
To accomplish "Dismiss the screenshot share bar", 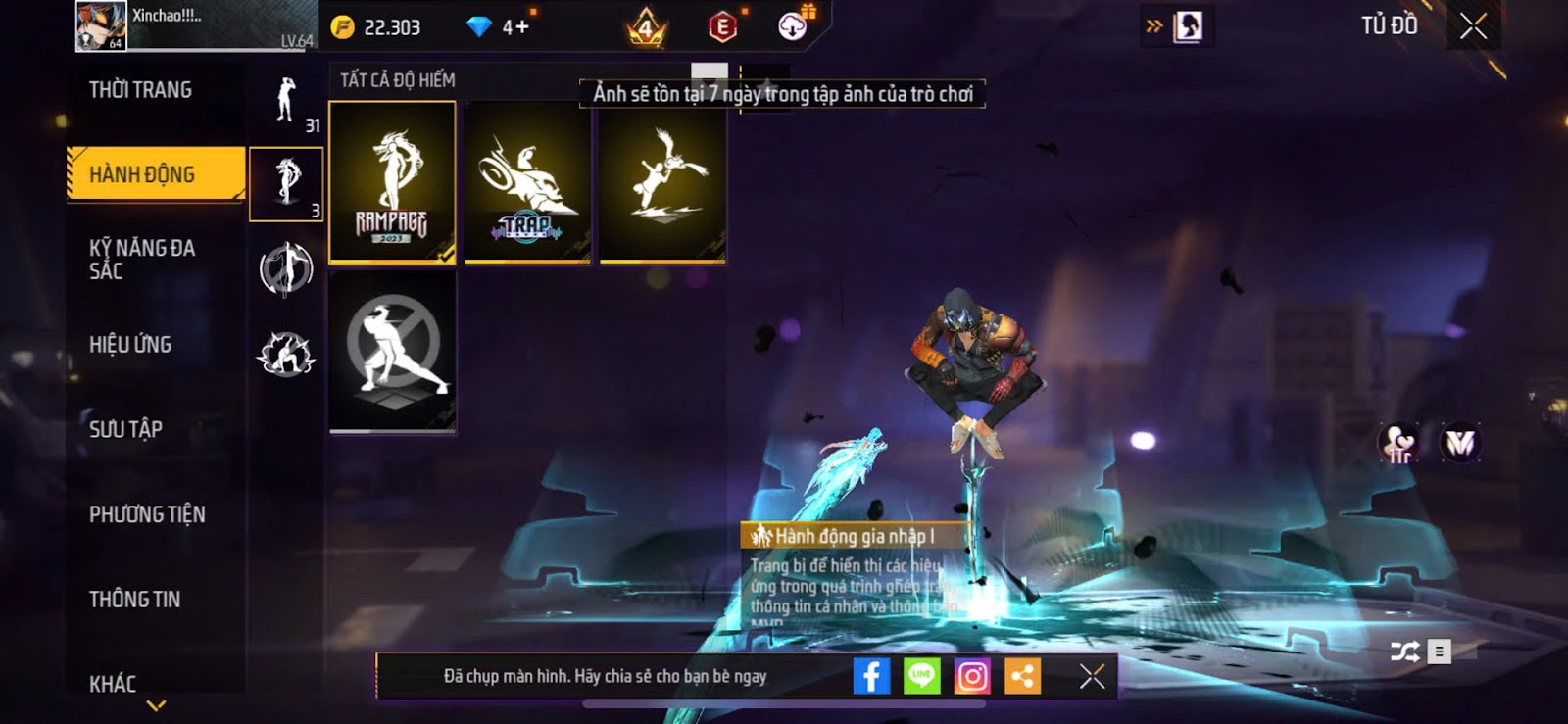I will click(1092, 676).
